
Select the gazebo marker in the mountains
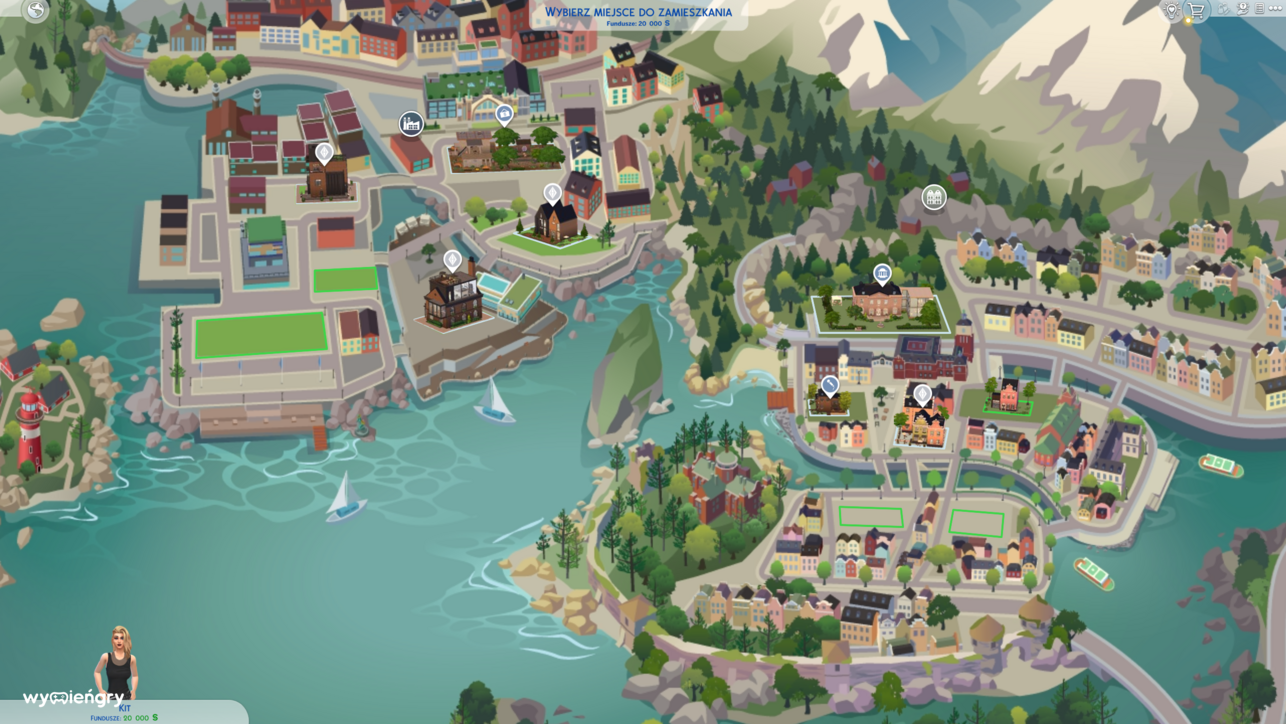pyautogui.click(x=933, y=197)
